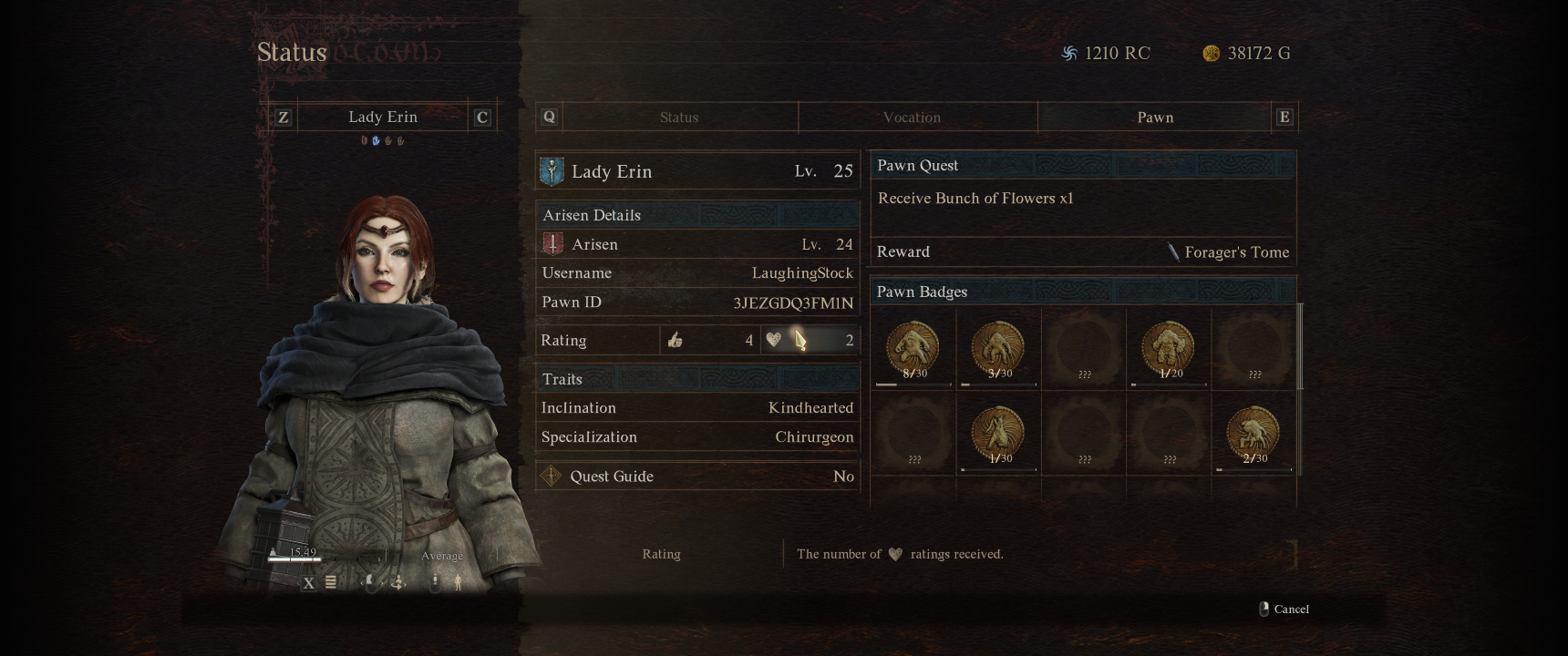Select the 1/20 pawn badge
1568x656 pixels.
click(x=1168, y=348)
